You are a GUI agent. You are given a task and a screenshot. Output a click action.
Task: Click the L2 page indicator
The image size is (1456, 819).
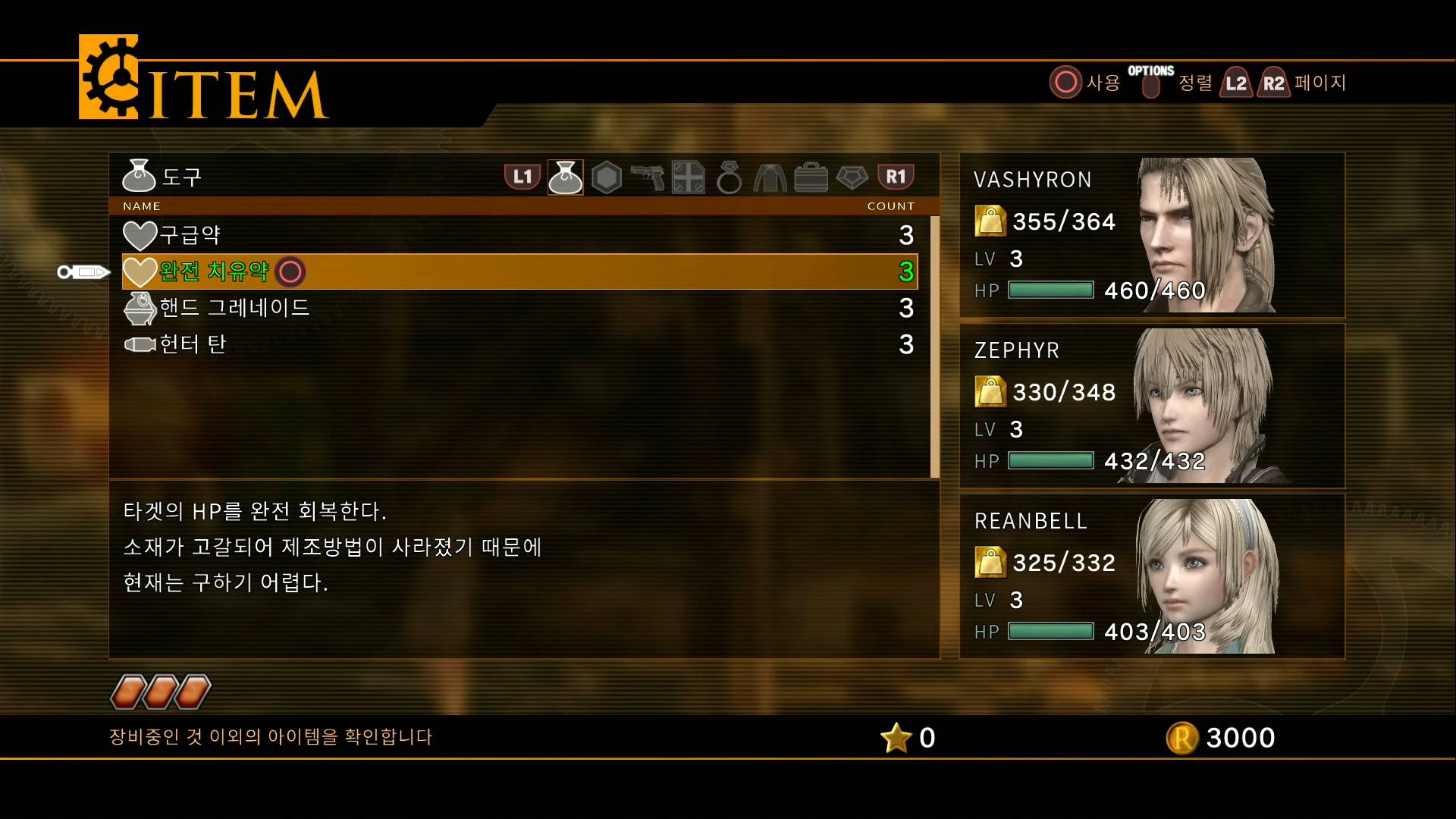1235,83
